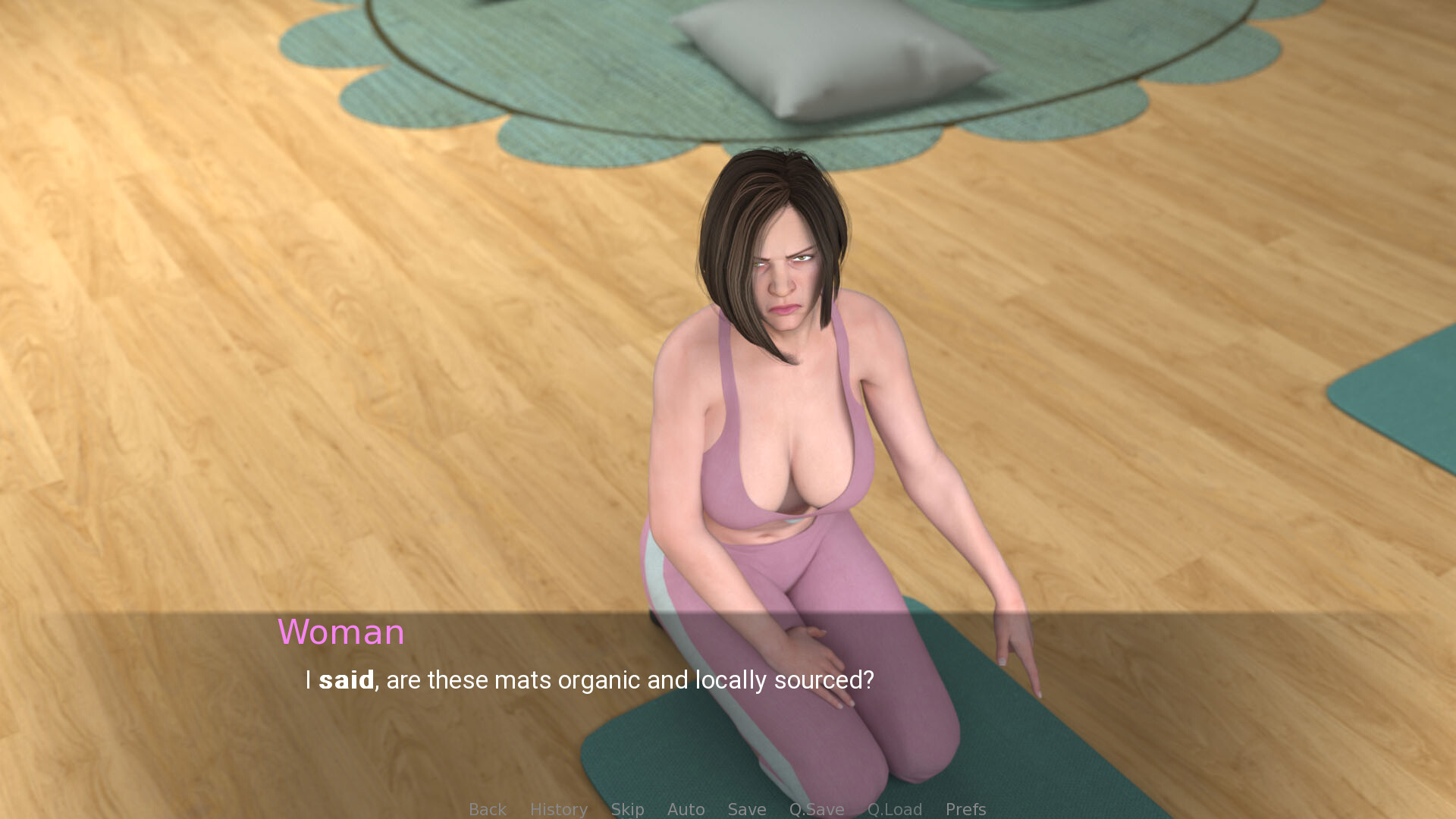Select the Skip option in the quick menu

point(627,808)
